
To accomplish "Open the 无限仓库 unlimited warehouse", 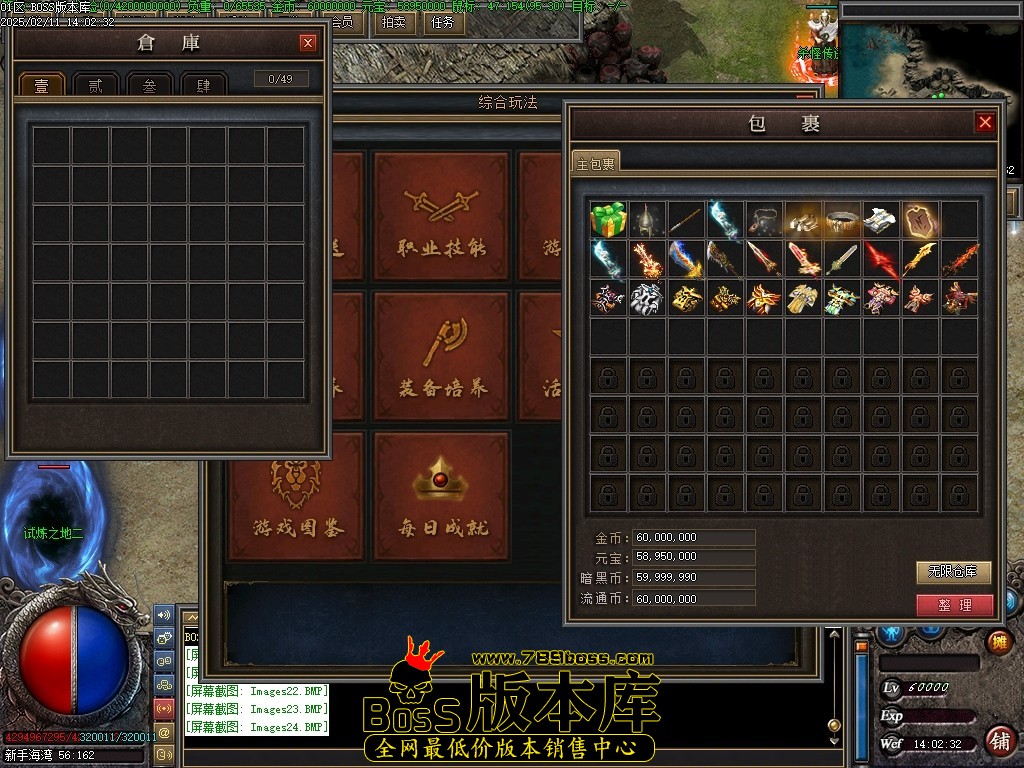I will [x=953, y=572].
